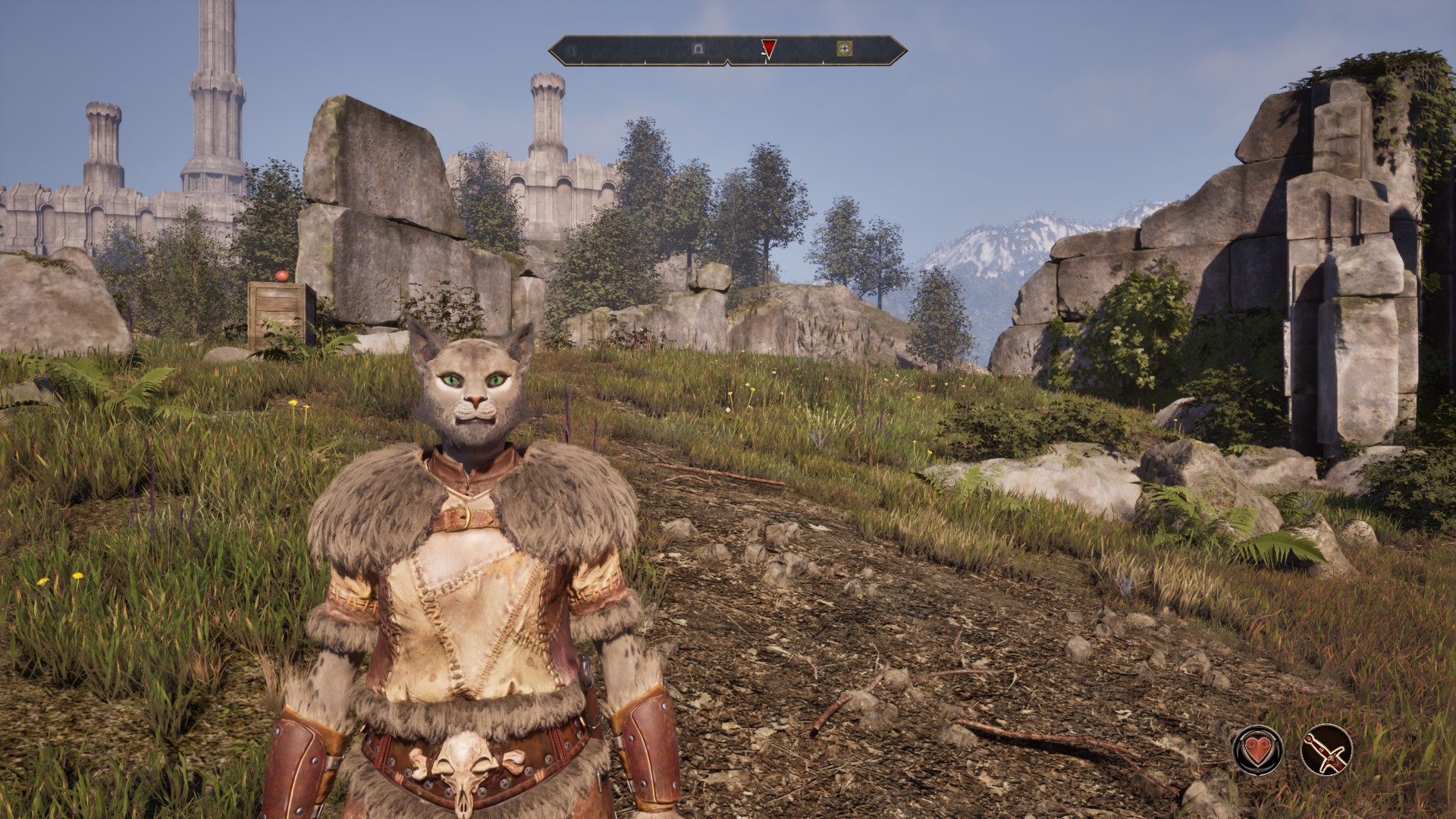The image size is (1456, 819).
Task: Click the equipped sword weapon icon
Action: (x=1326, y=749)
